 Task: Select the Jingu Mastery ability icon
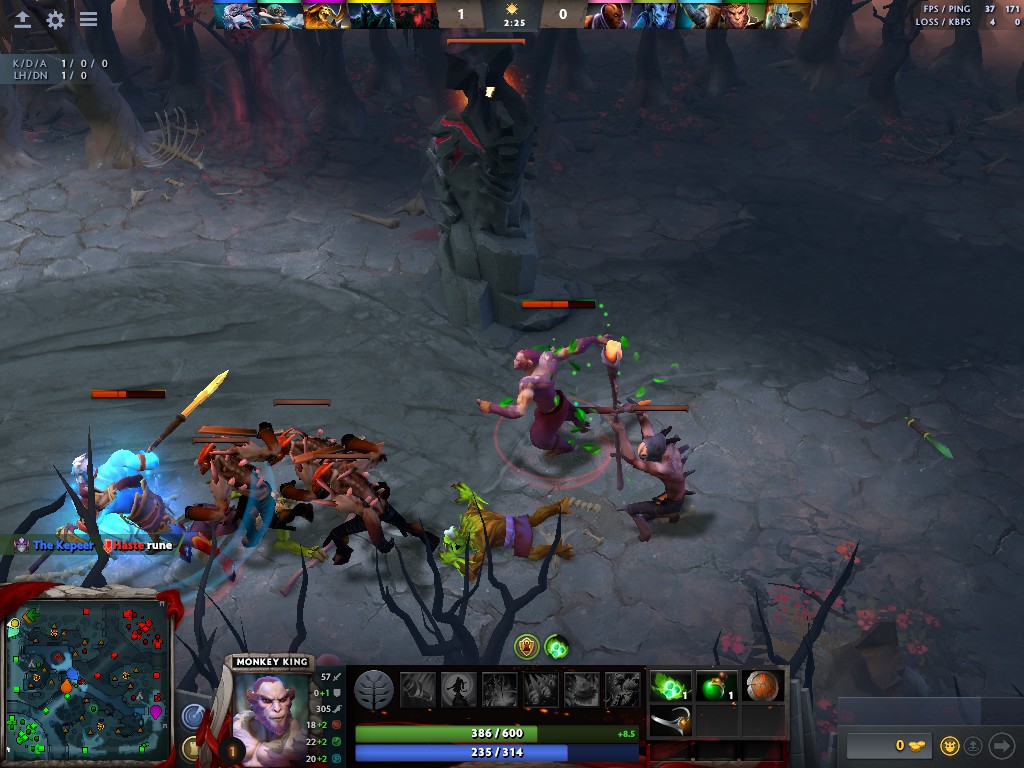[540, 689]
